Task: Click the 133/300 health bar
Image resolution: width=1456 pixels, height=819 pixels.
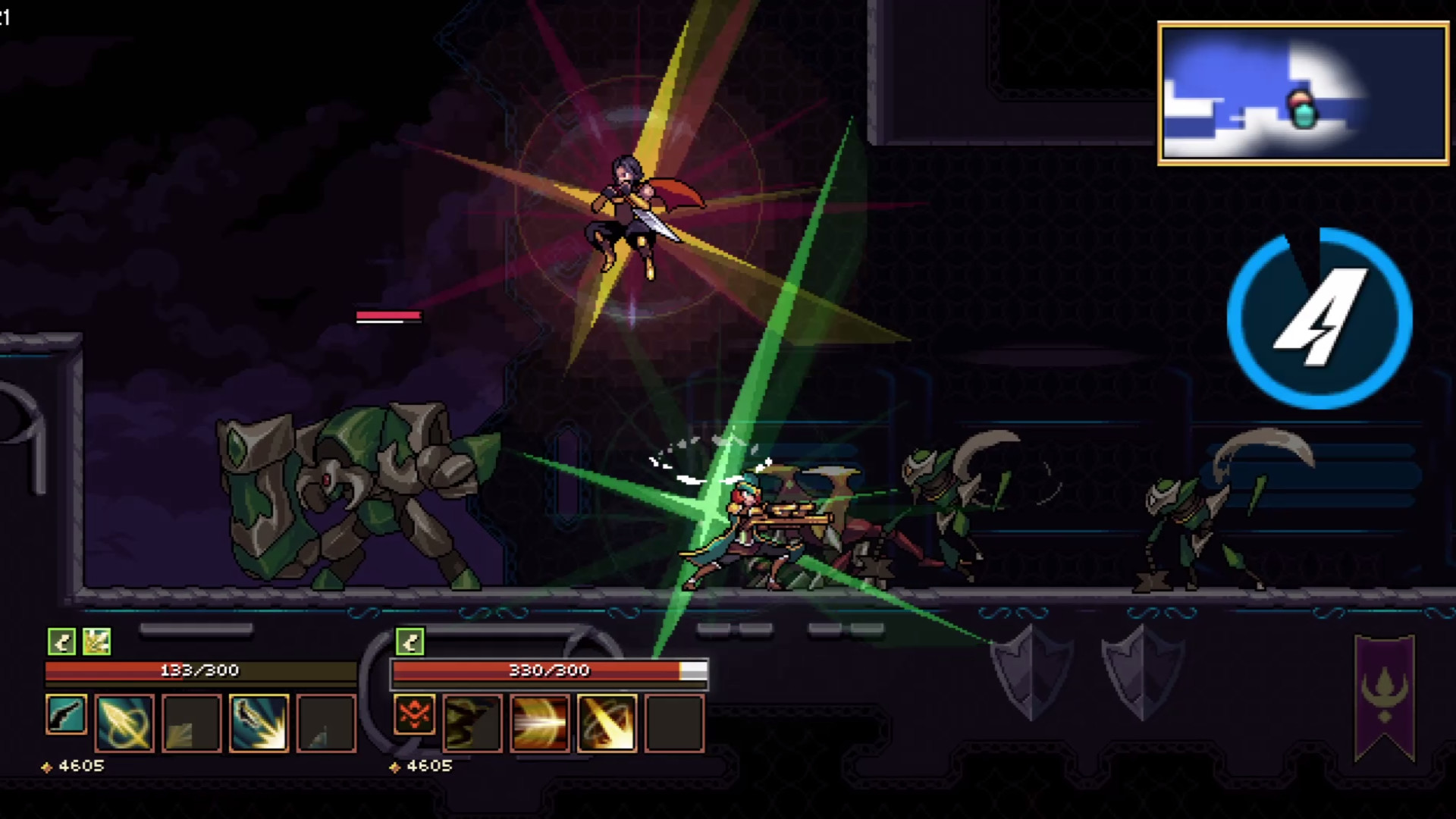Action: click(x=199, y=670)
